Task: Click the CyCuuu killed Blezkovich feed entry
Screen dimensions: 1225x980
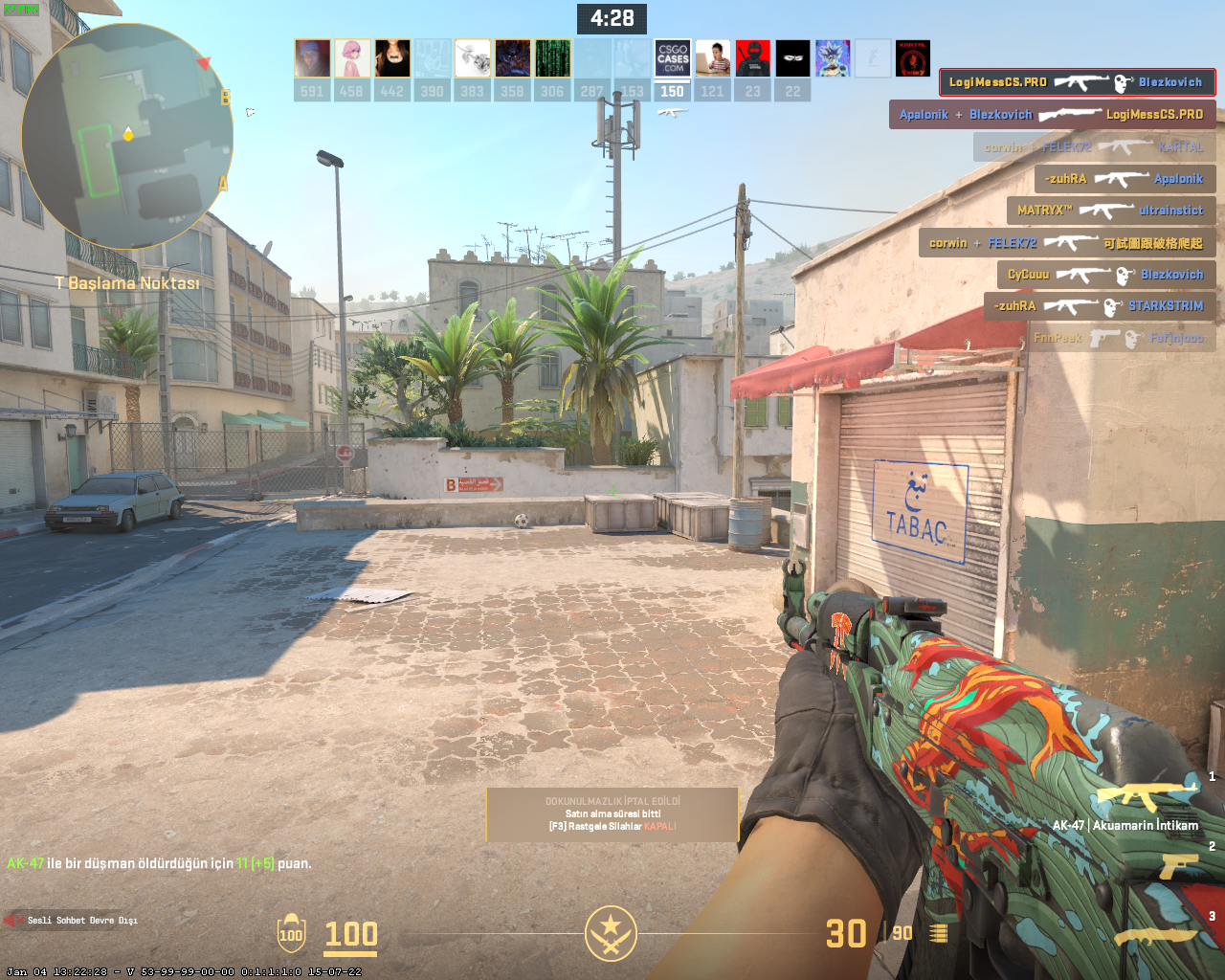Action: [1105, 275]
